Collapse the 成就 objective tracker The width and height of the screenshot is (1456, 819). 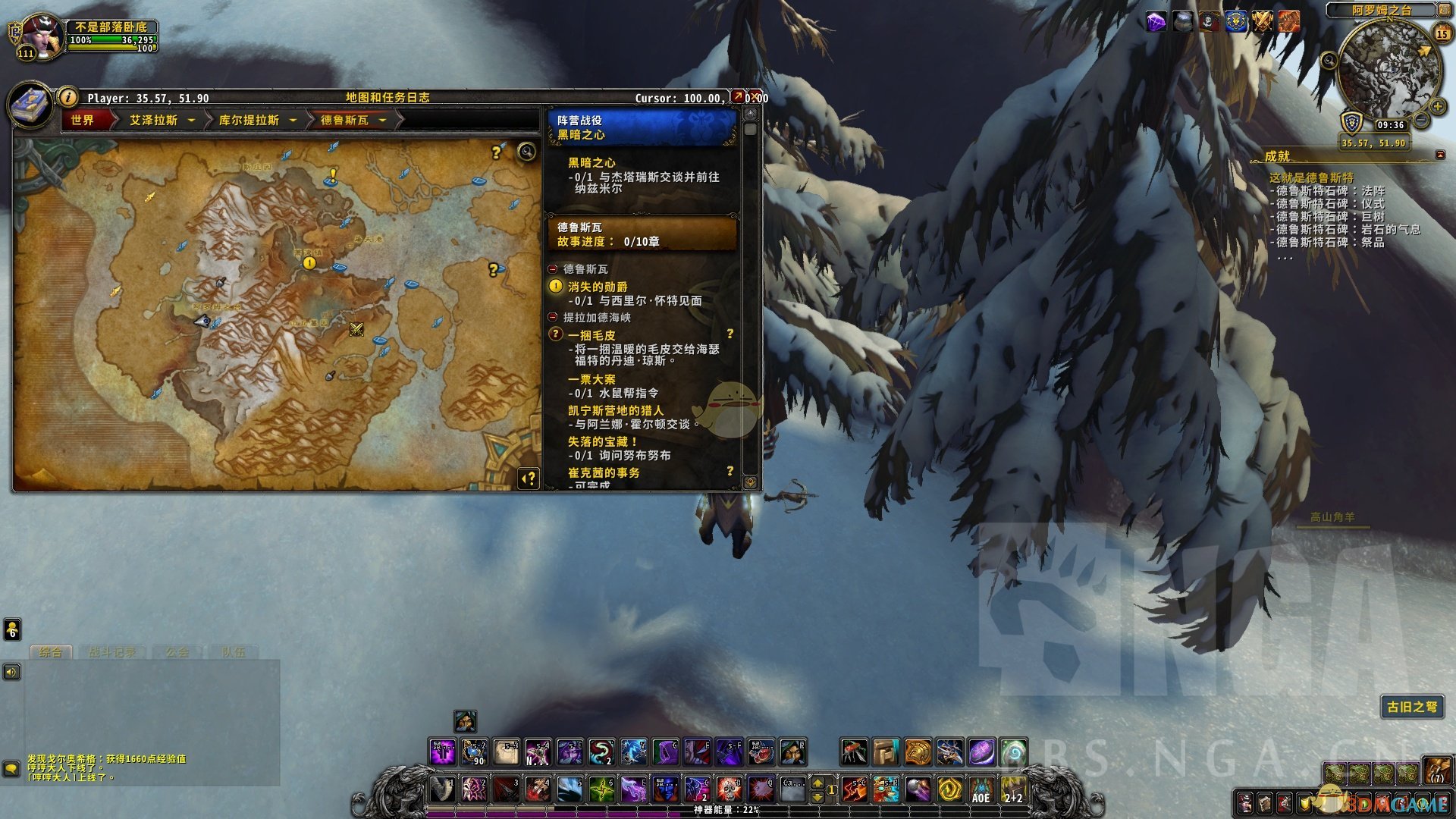[1440, 155]
